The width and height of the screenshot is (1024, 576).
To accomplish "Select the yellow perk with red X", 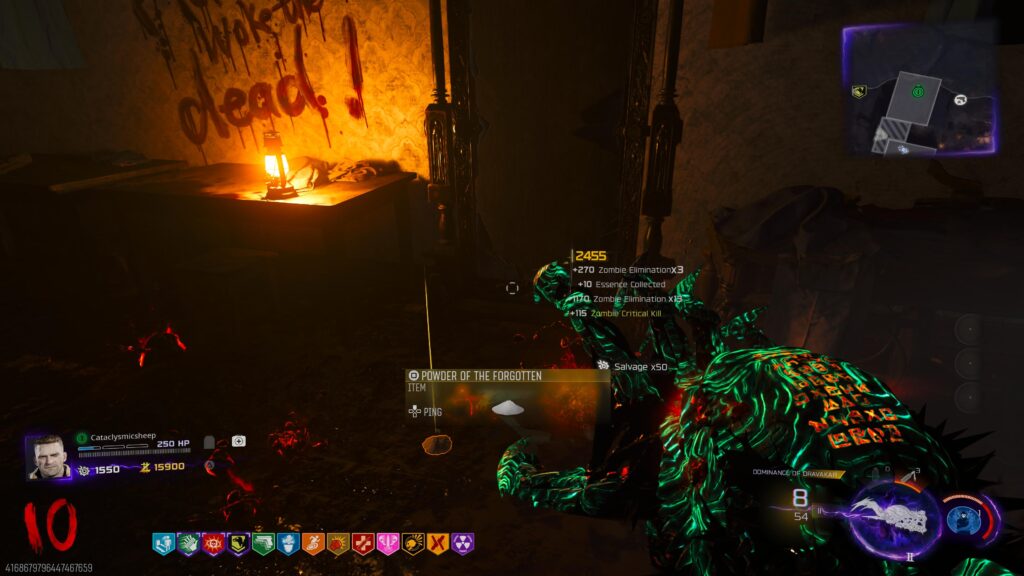I will tap(438, 544).
